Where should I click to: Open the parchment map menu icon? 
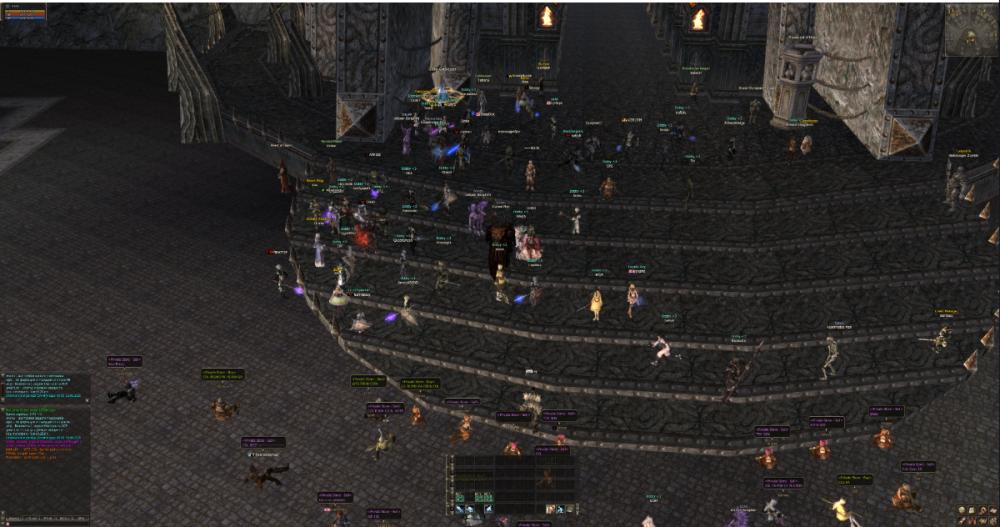[x=974, y=509]
